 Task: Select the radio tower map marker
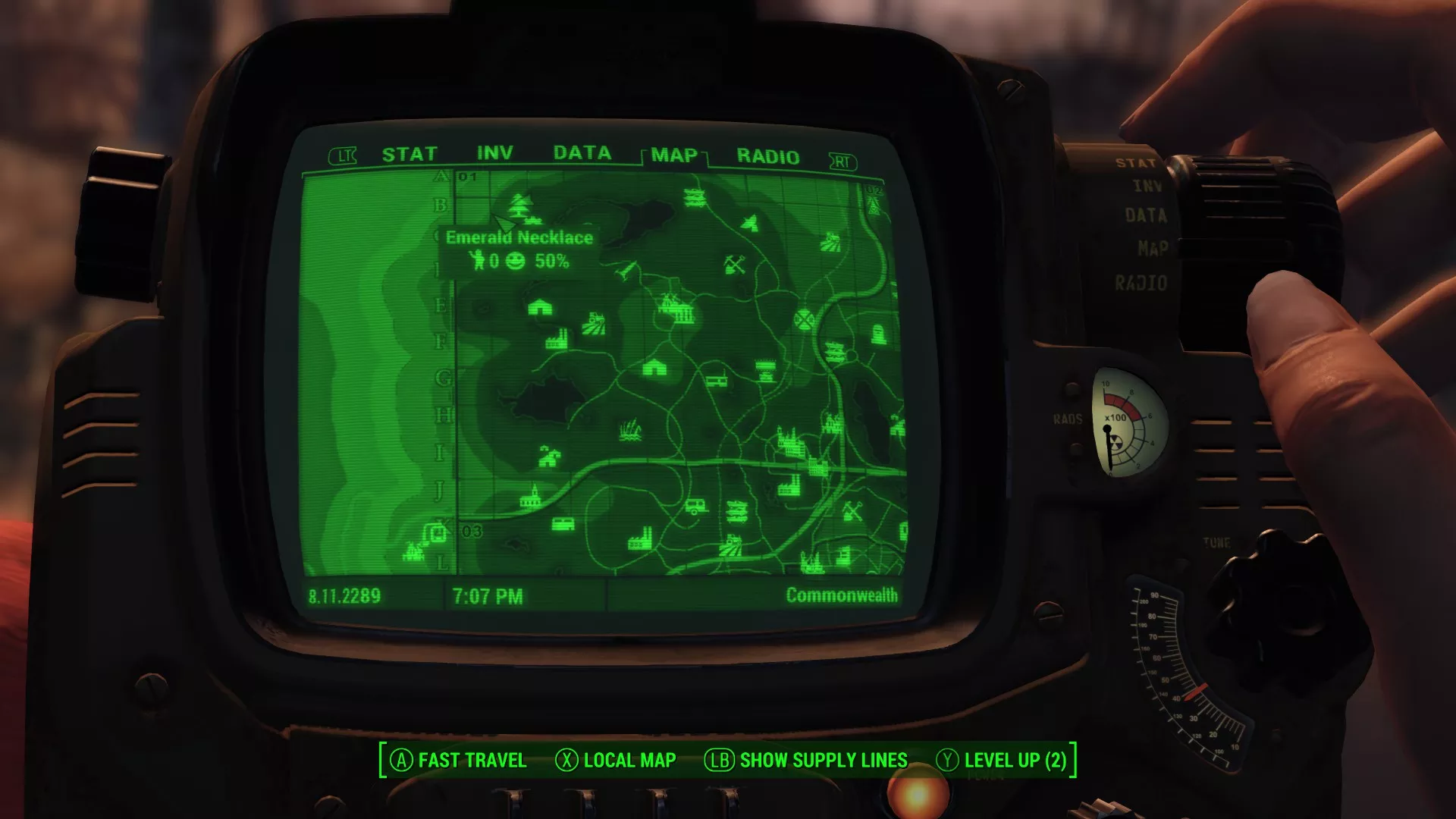click(874, 201)
